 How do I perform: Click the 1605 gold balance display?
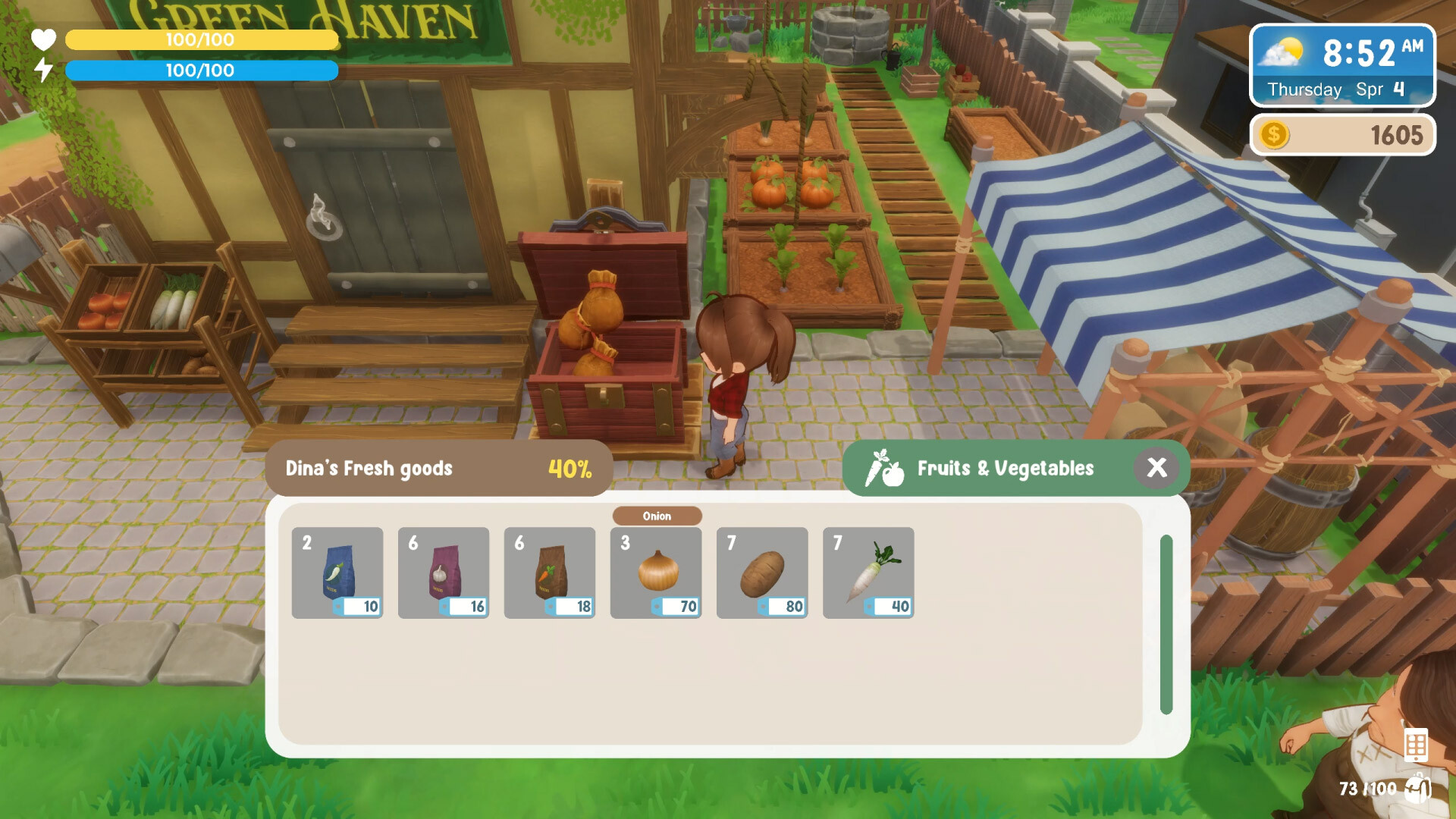coord(1398,135)
